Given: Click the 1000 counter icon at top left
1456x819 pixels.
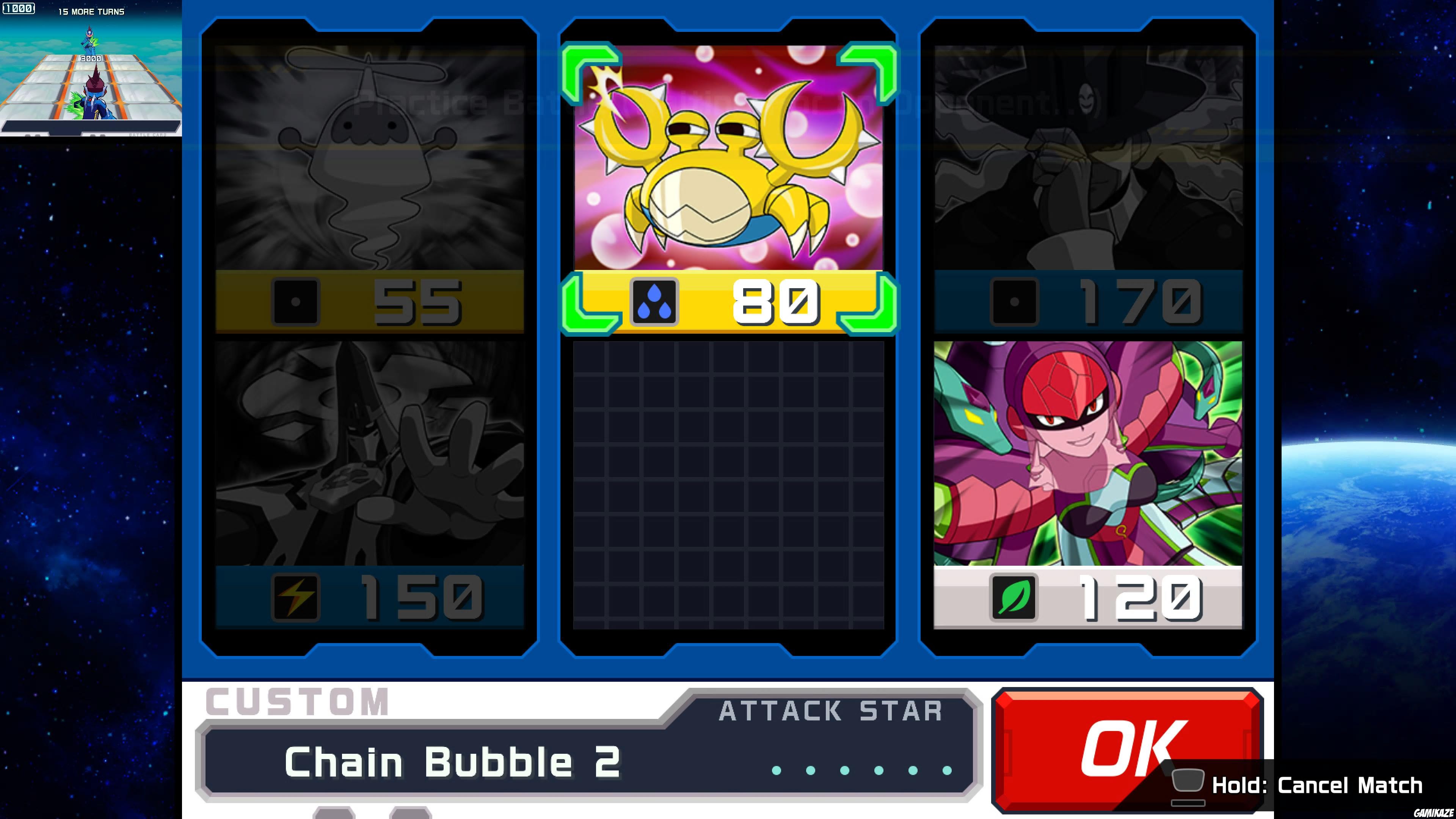Looking at the screenshot, I should [19, 8].
